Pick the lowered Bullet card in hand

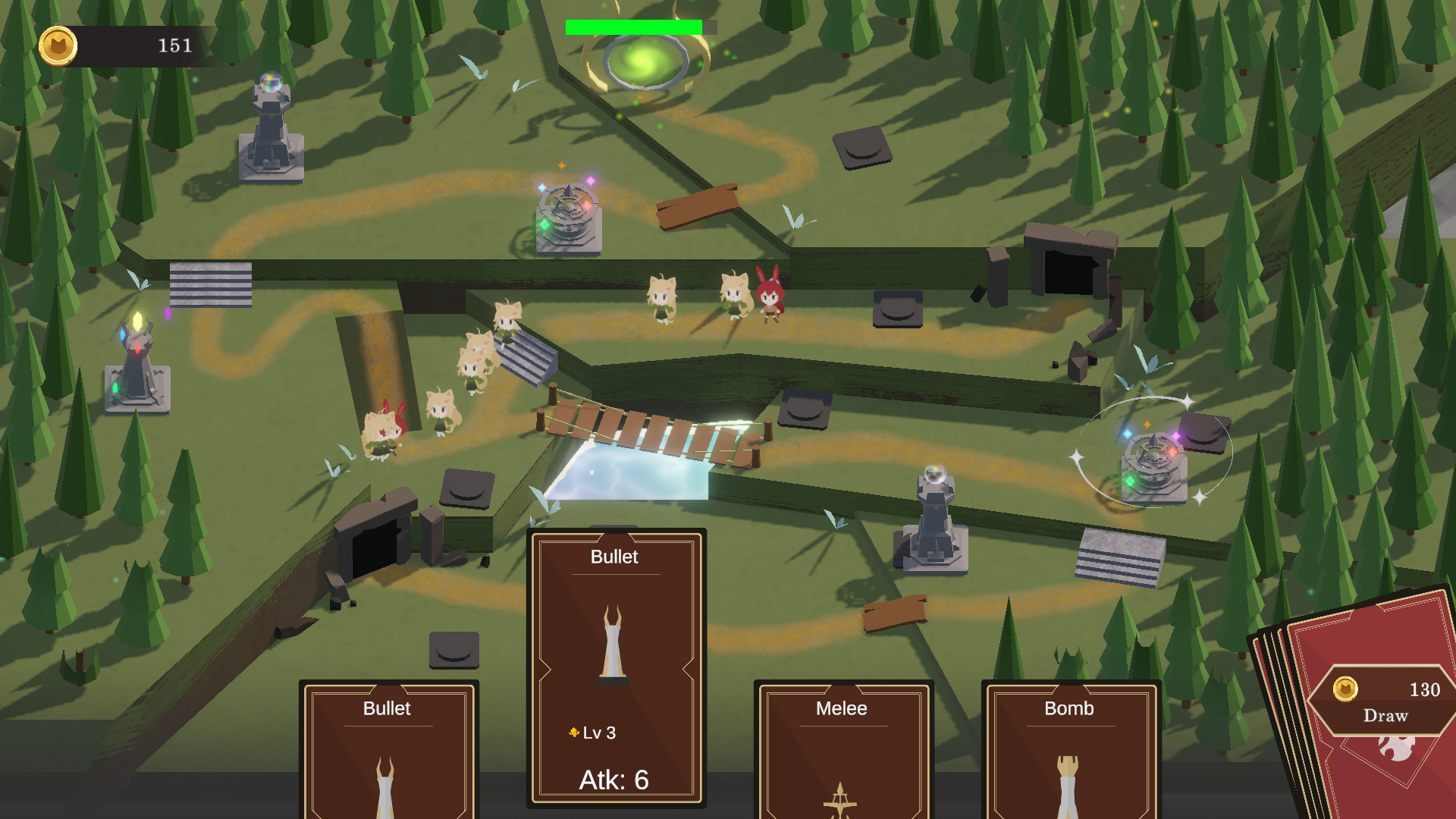click(388, 751)
